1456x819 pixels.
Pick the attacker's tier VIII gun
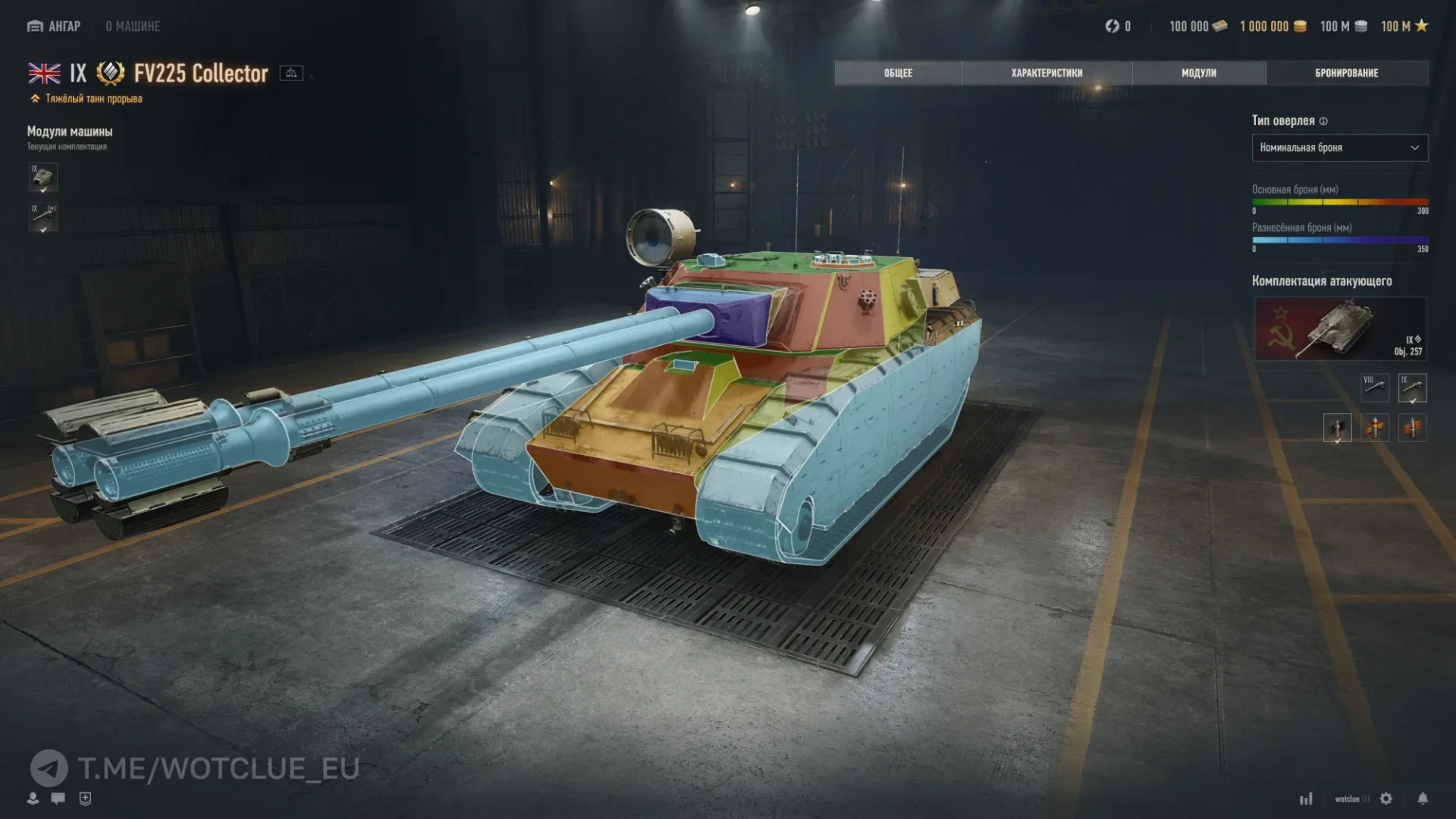1375,388
